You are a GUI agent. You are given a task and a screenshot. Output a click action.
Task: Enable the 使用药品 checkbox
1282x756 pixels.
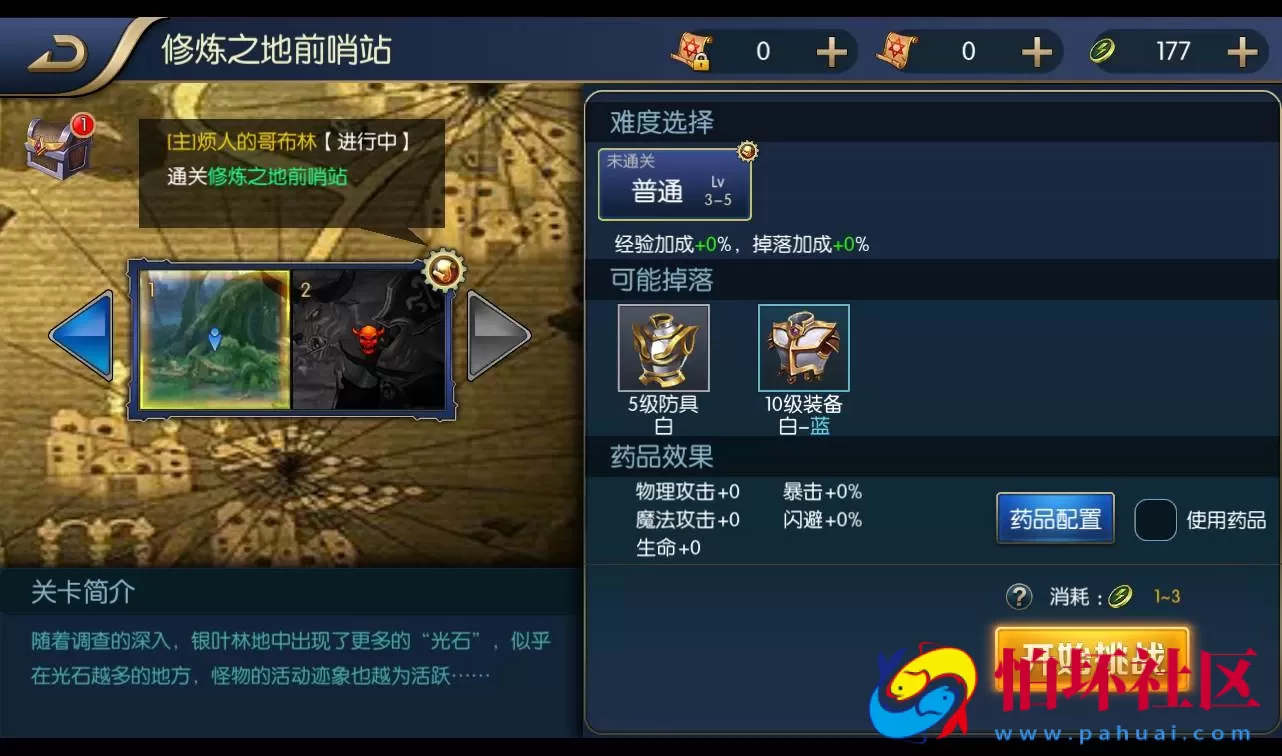[1155, 519]
